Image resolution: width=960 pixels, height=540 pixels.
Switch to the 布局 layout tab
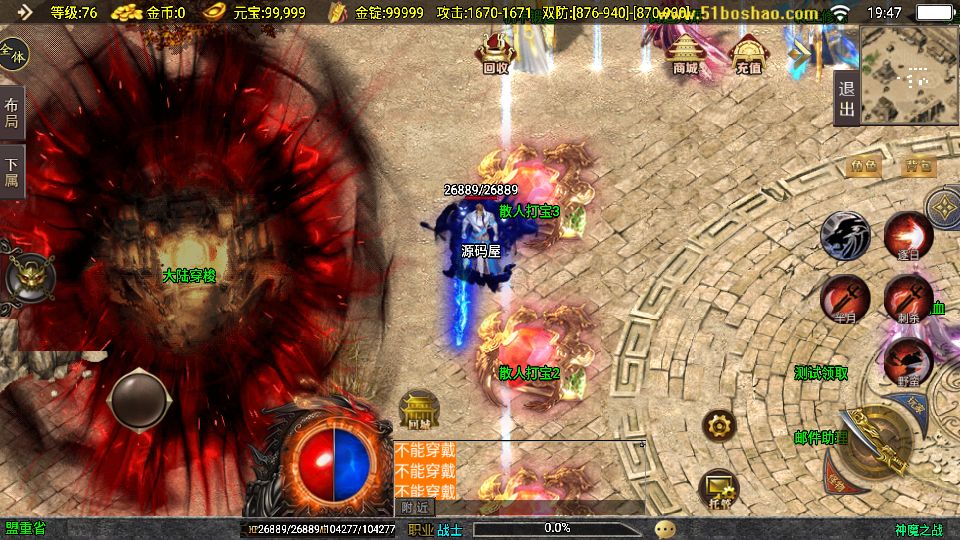(x=12, y=113)
